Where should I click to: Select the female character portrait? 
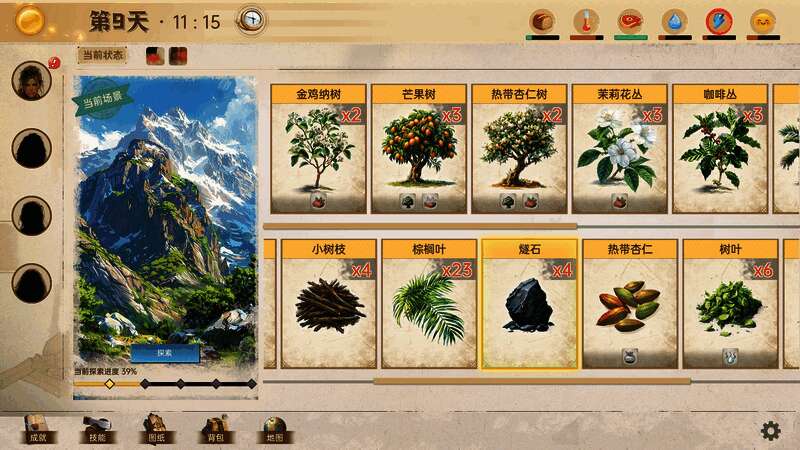(31, 81)
